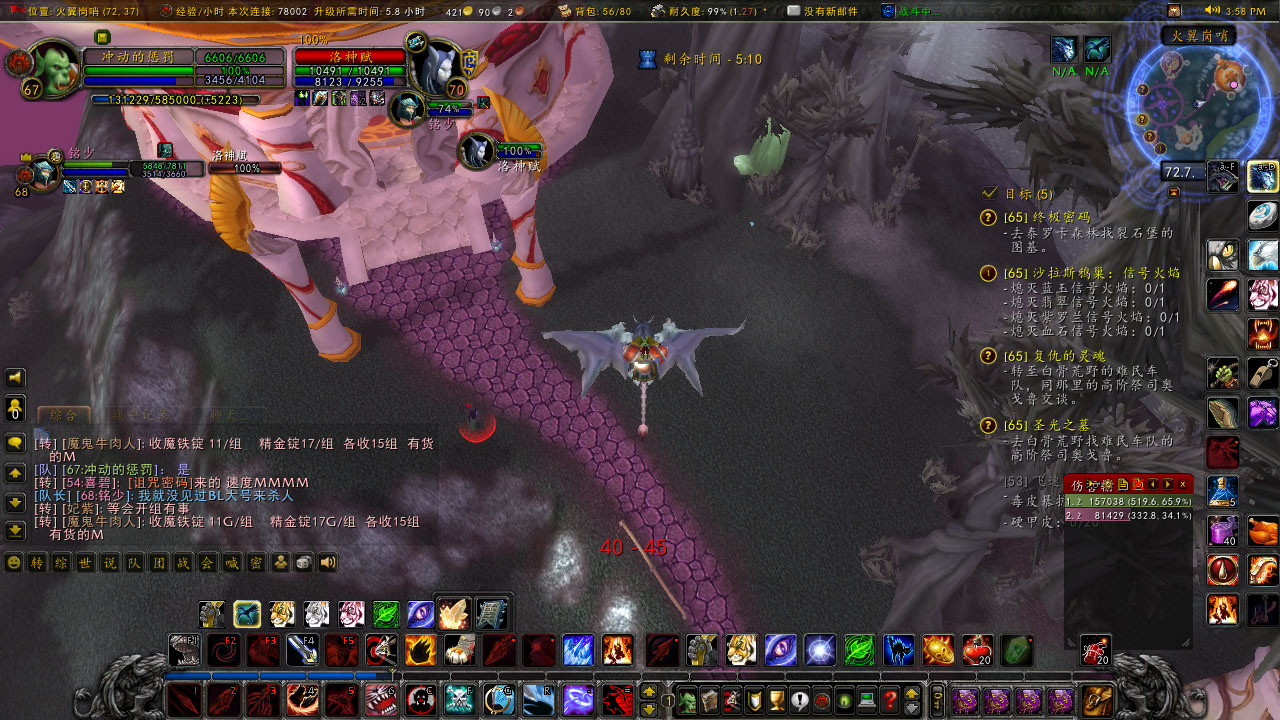1280x720 pixels.
Task: Click the speaker voice icon in the chat bar
Action: coord(326,562)
